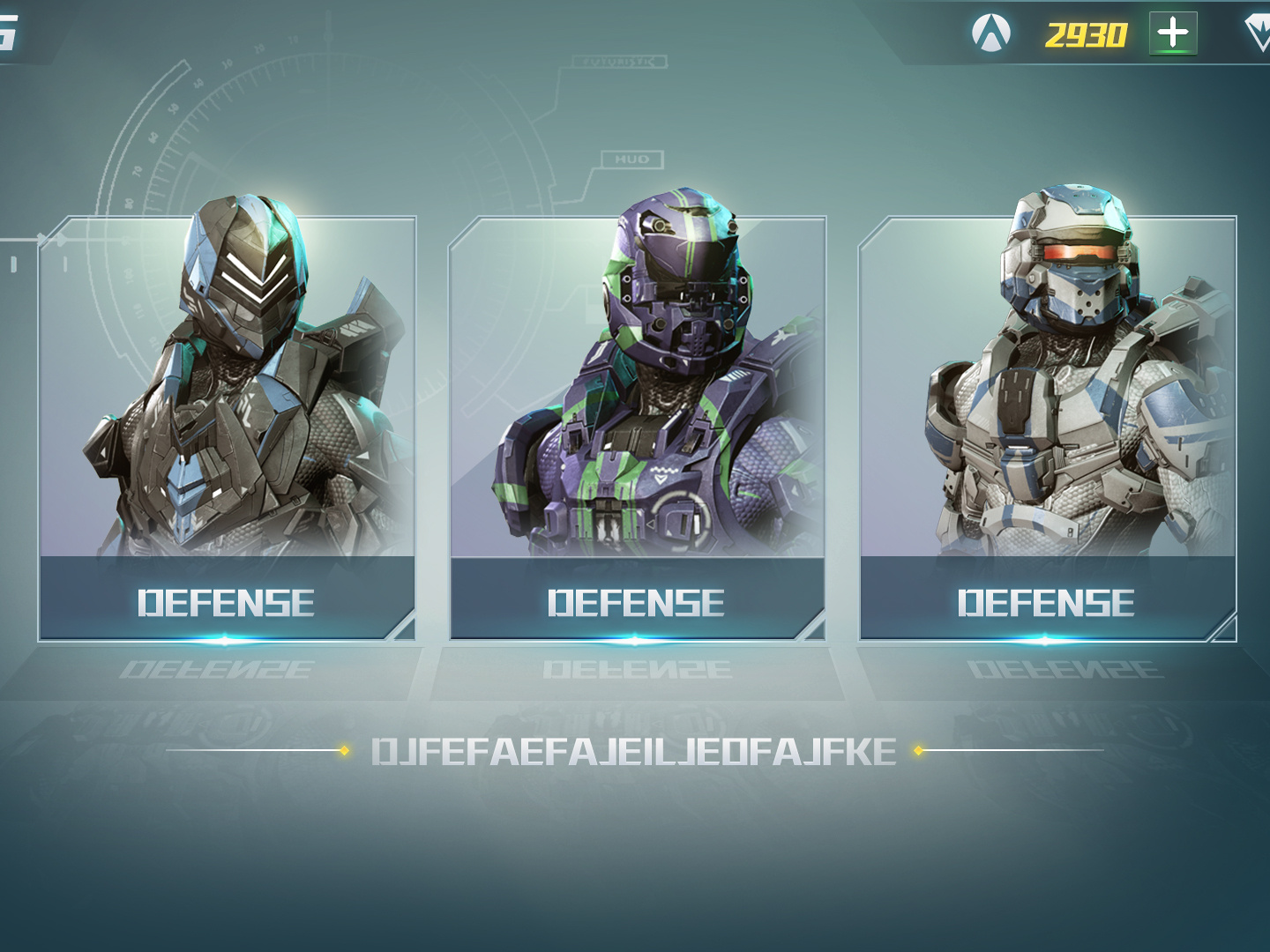
Task: Click the white triangle currency icon
Action: coord(990,33)
